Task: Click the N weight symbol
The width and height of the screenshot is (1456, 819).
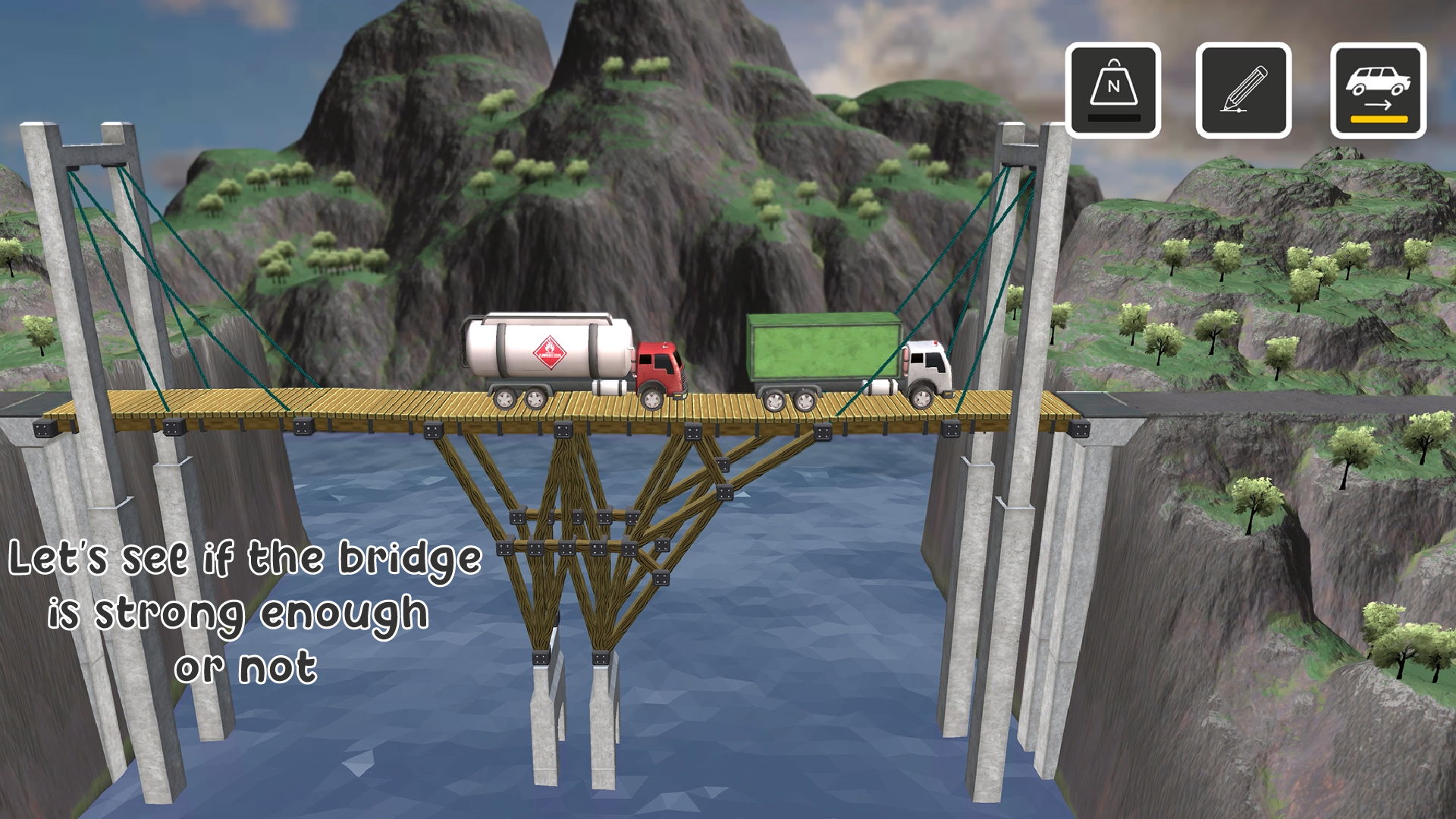Action: (x=1112, y=87)
